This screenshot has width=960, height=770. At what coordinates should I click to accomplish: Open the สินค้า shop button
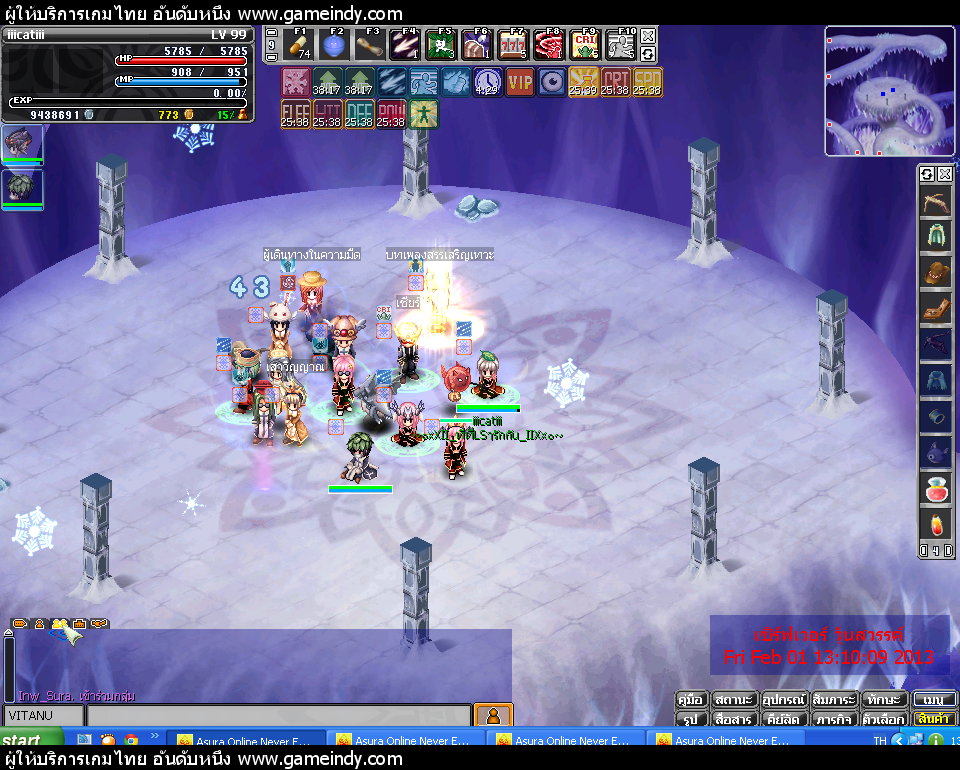coord(934,719)
